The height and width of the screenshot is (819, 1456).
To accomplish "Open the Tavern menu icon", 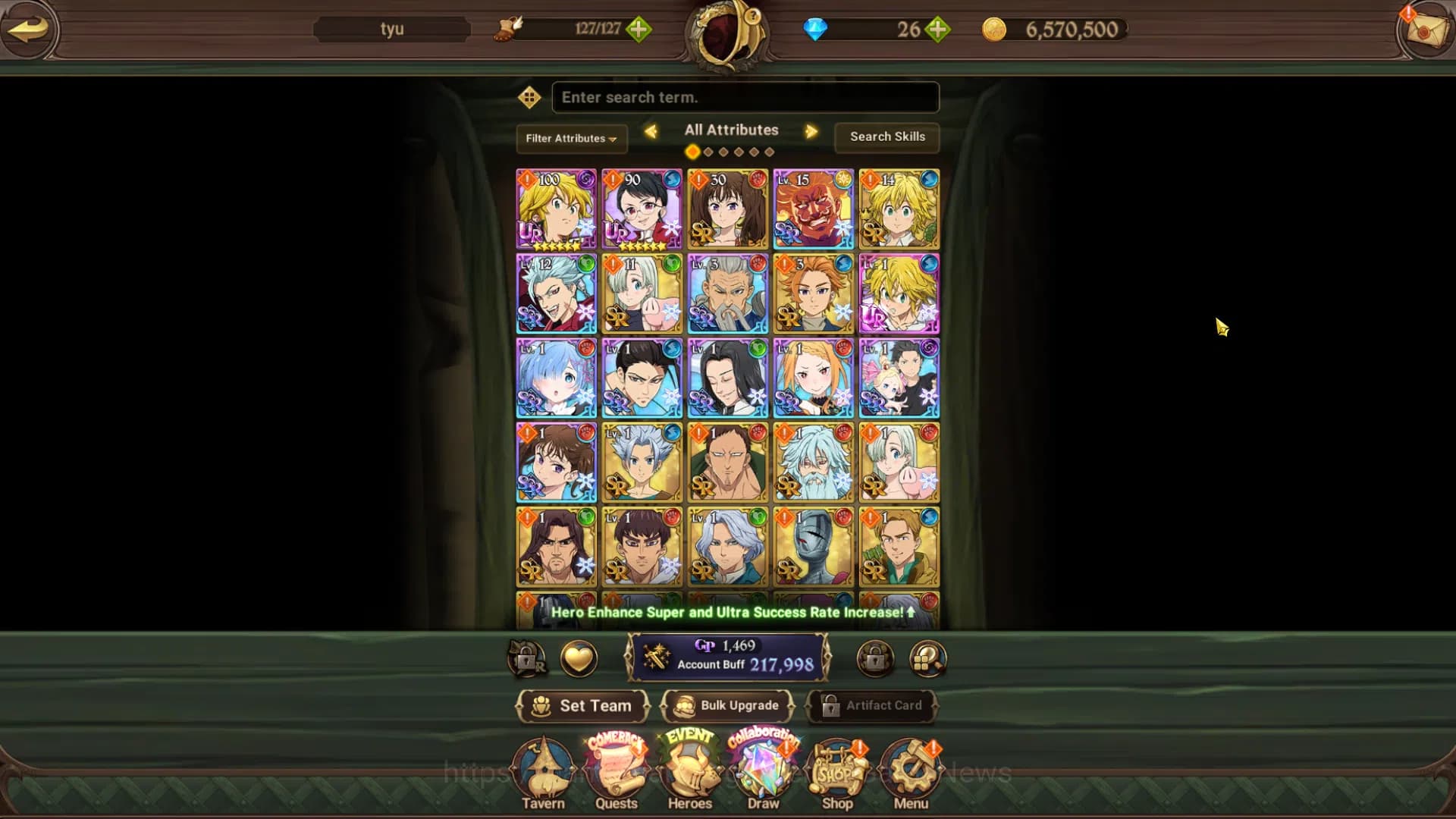I will coord(544,768).
